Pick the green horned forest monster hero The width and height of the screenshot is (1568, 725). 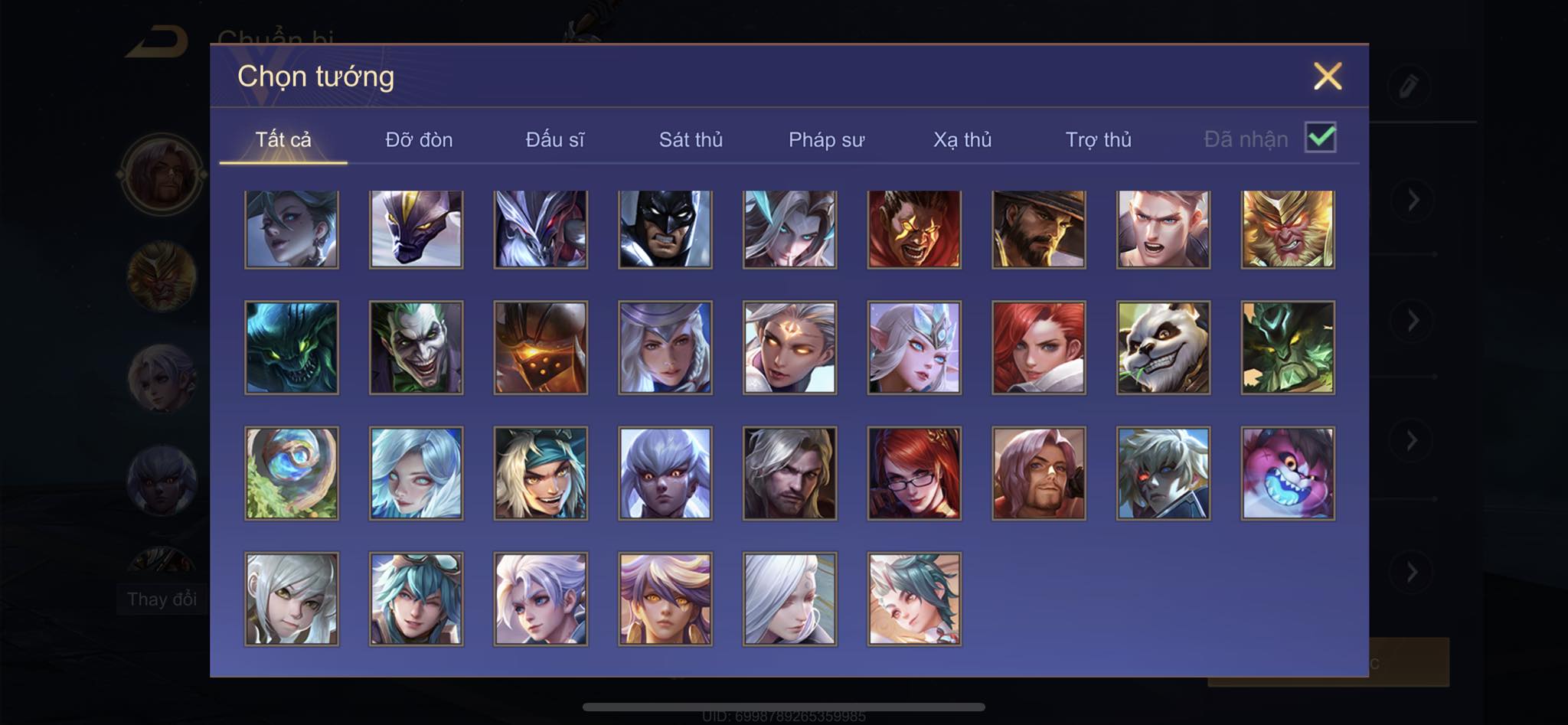(x=1287, y=348)
